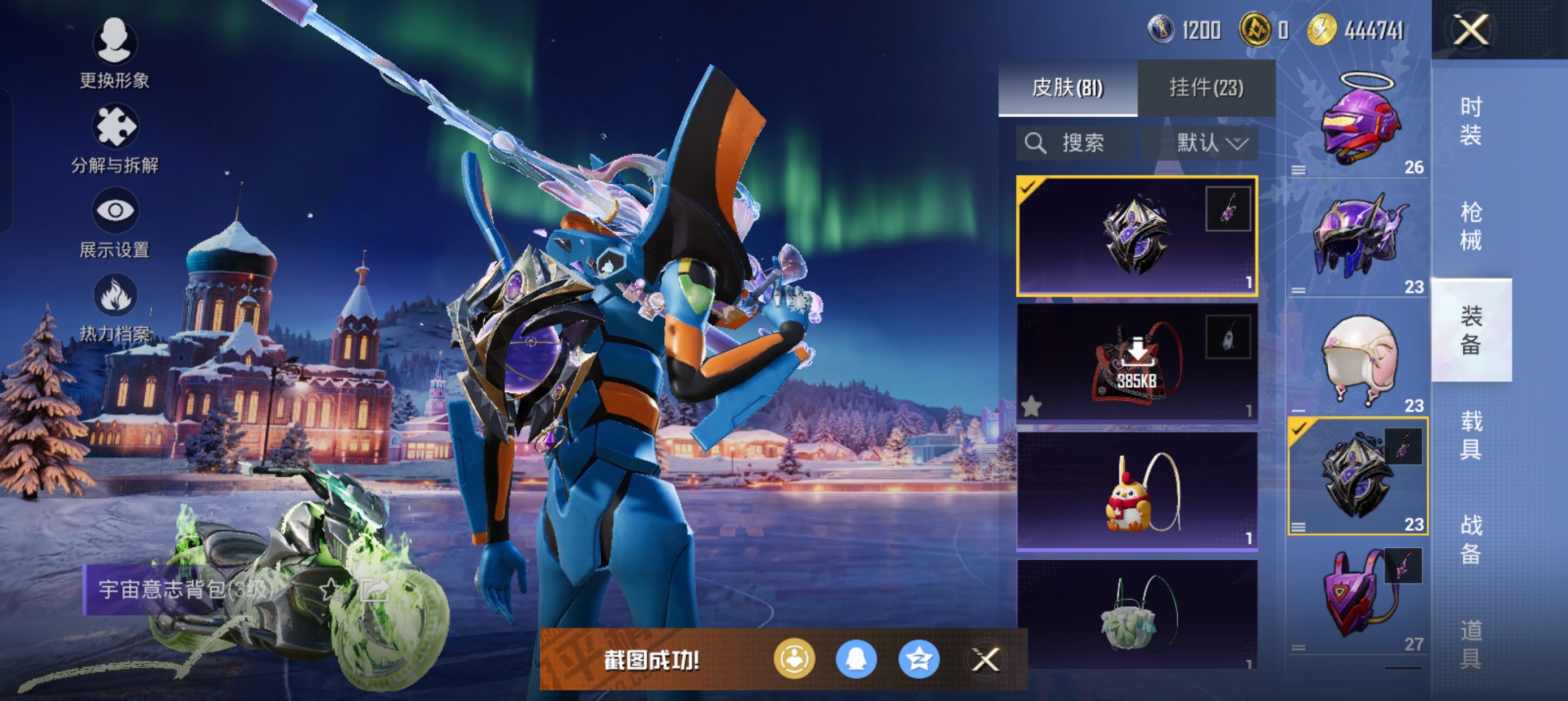Close the wardrobe screen with top X
Viewport: 1568px width, 701px height.
click(x=1471, y=29)
